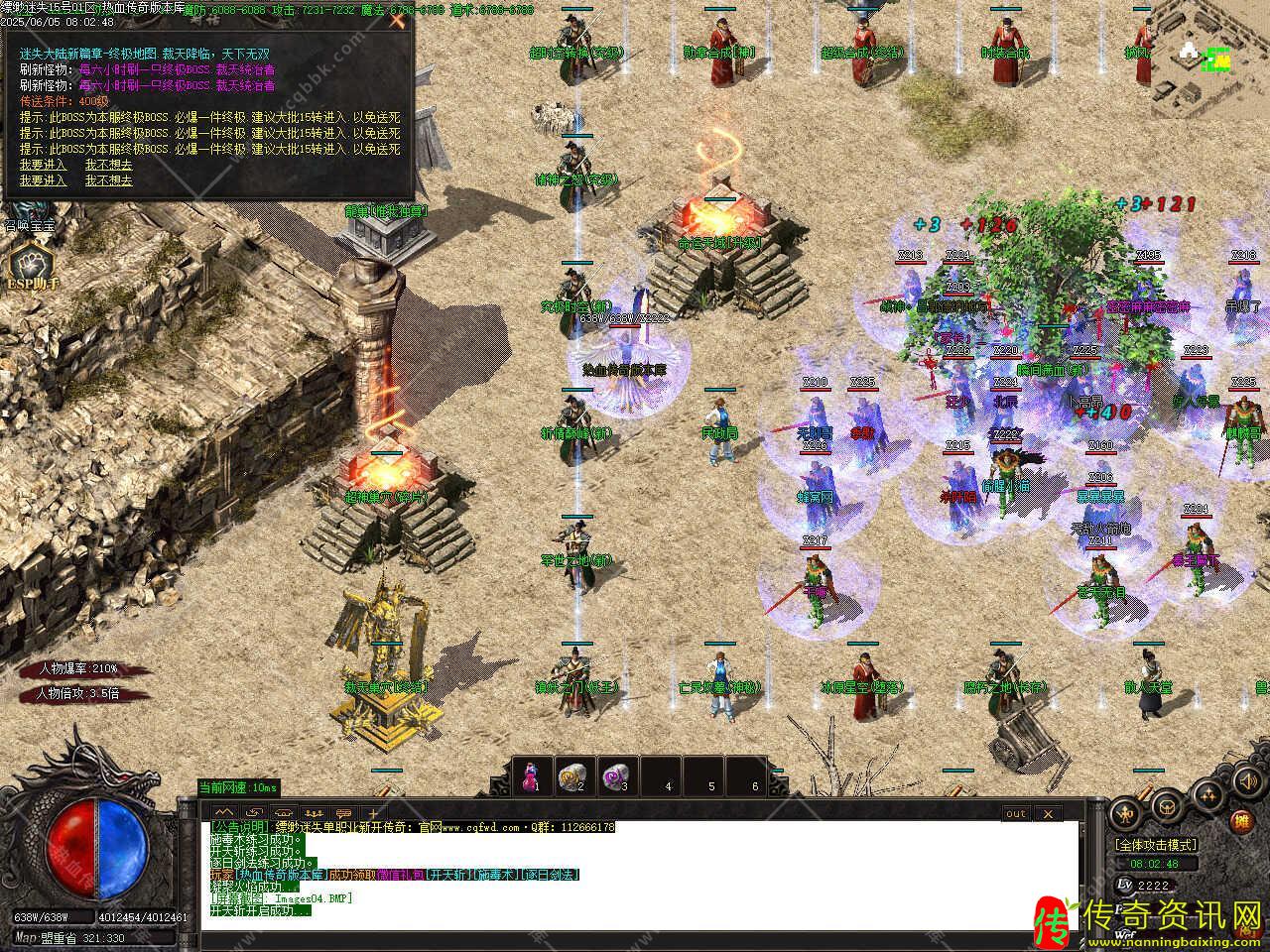Use the gold swirl stone in slot 2

click(572, 775)
